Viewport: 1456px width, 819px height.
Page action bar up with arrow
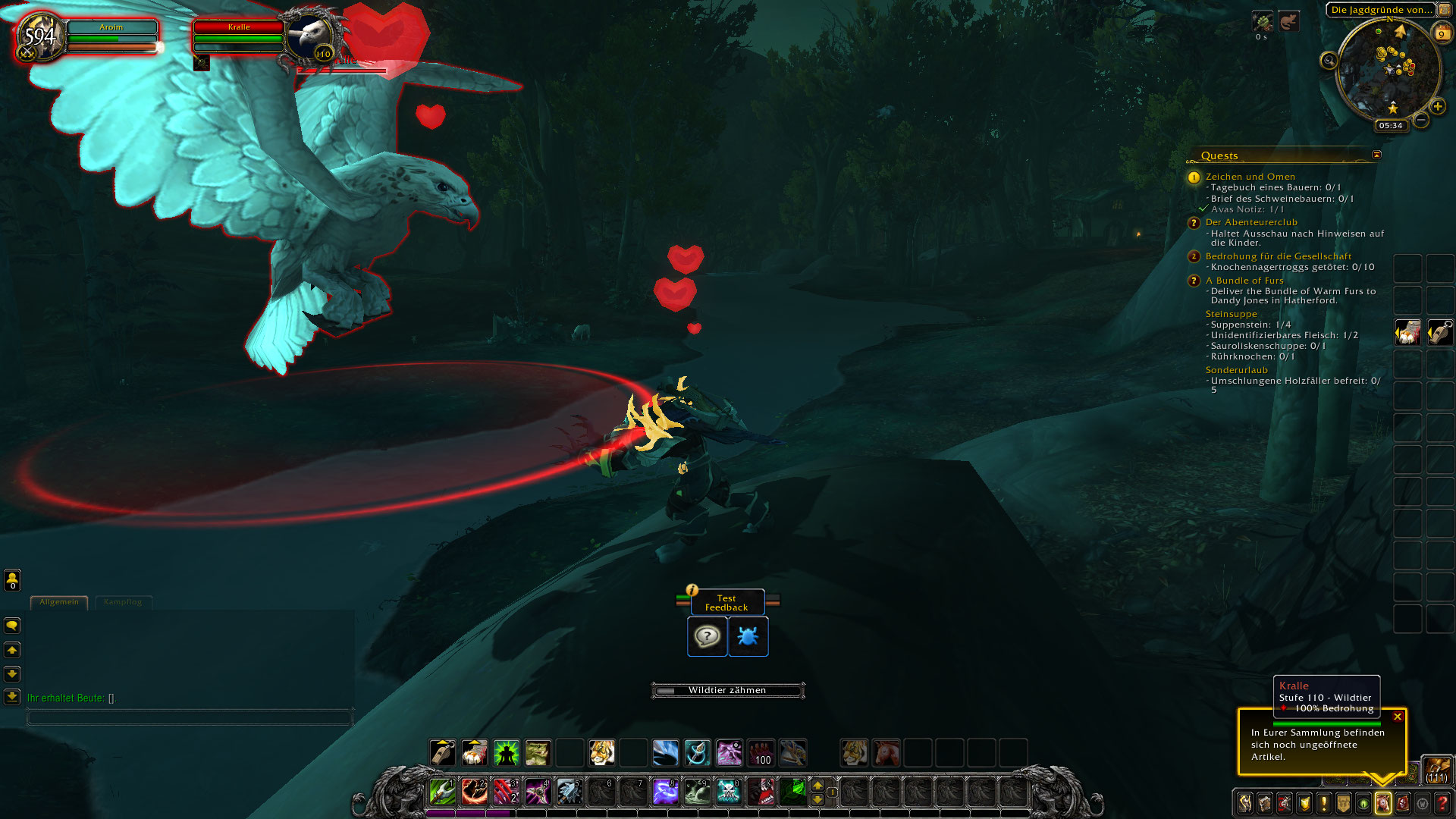click(x=817, y=786)
